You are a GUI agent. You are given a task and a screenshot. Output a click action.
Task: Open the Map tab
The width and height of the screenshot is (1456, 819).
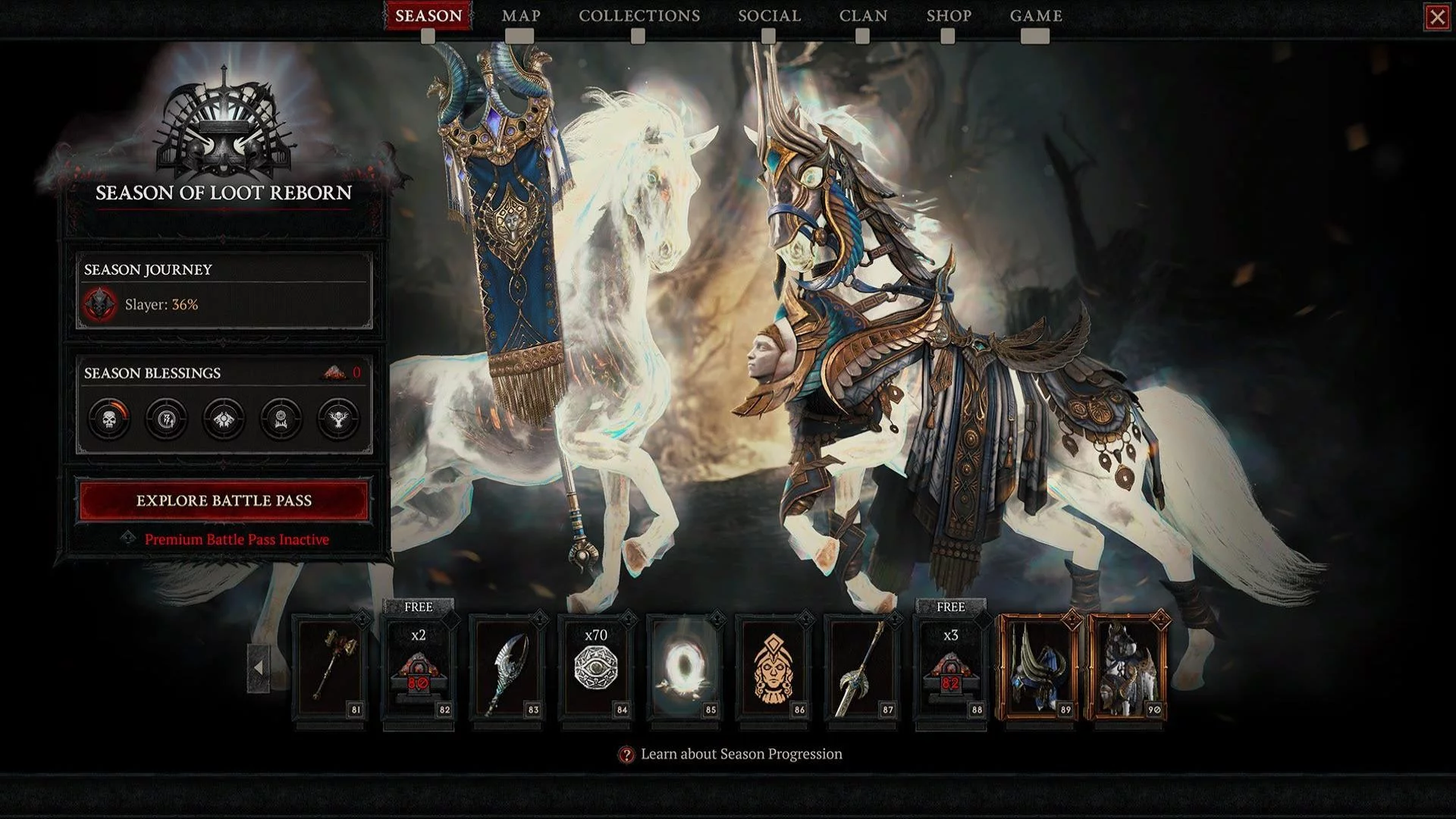tap(521, 16)
